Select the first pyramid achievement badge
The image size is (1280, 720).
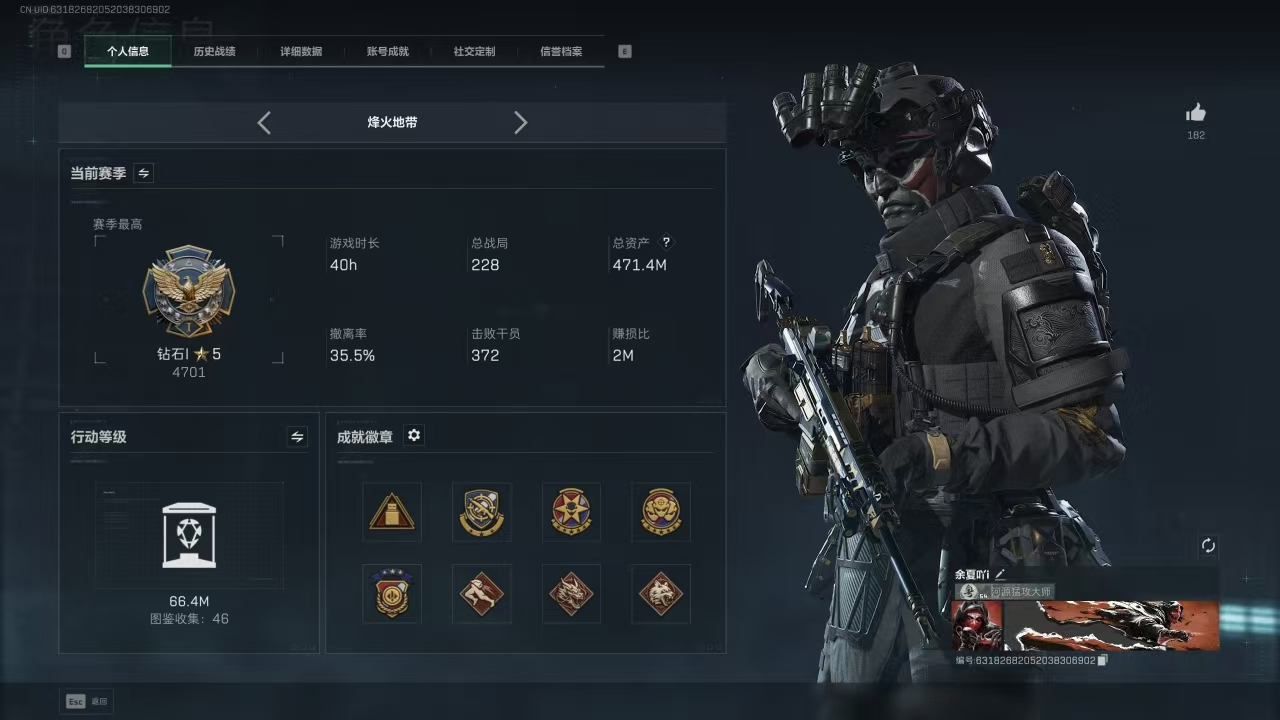[391, 511]
